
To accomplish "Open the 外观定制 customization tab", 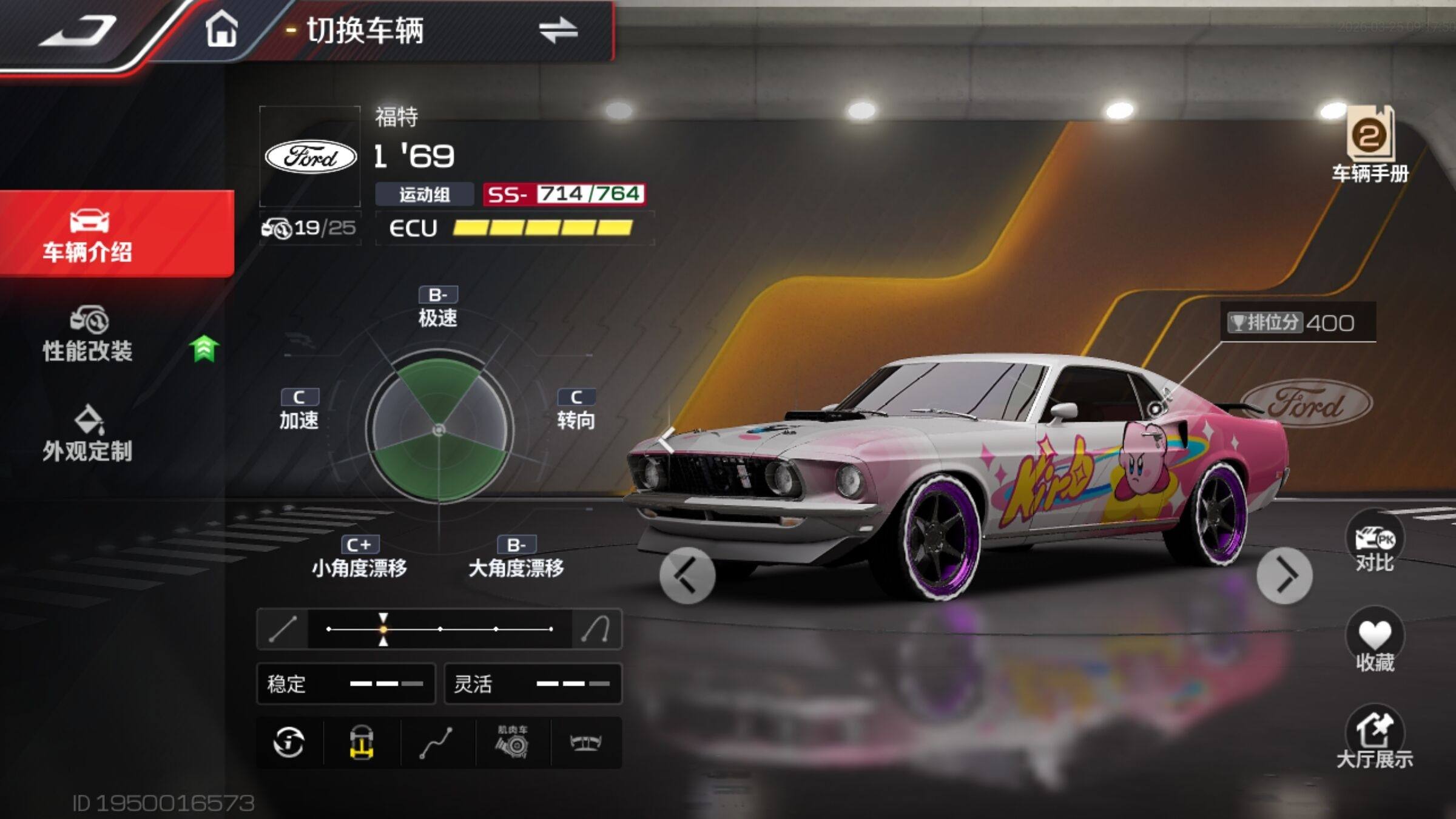I will pyautogui.click(x=88, y=434).
